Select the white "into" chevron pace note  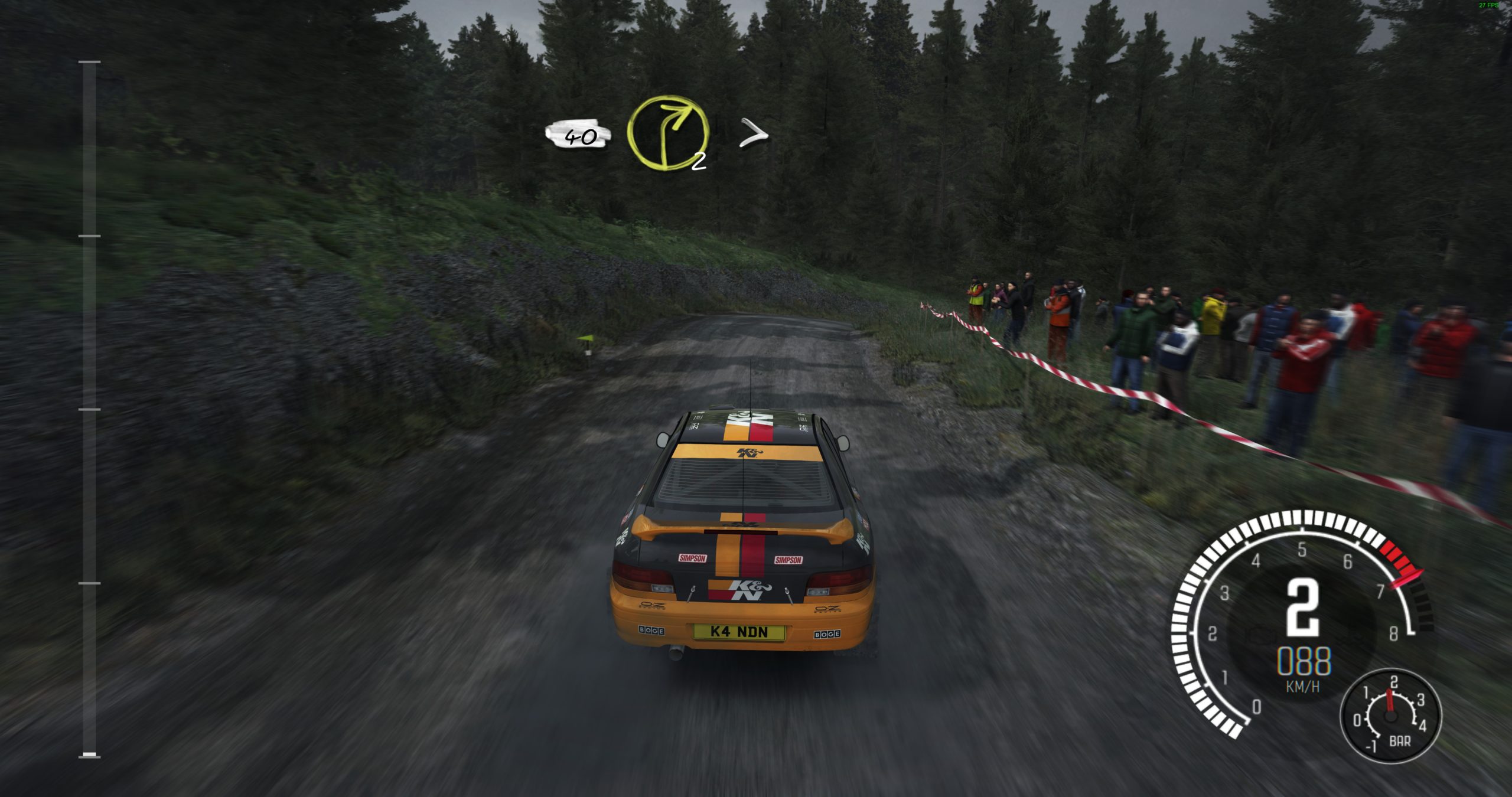(754, 133)
